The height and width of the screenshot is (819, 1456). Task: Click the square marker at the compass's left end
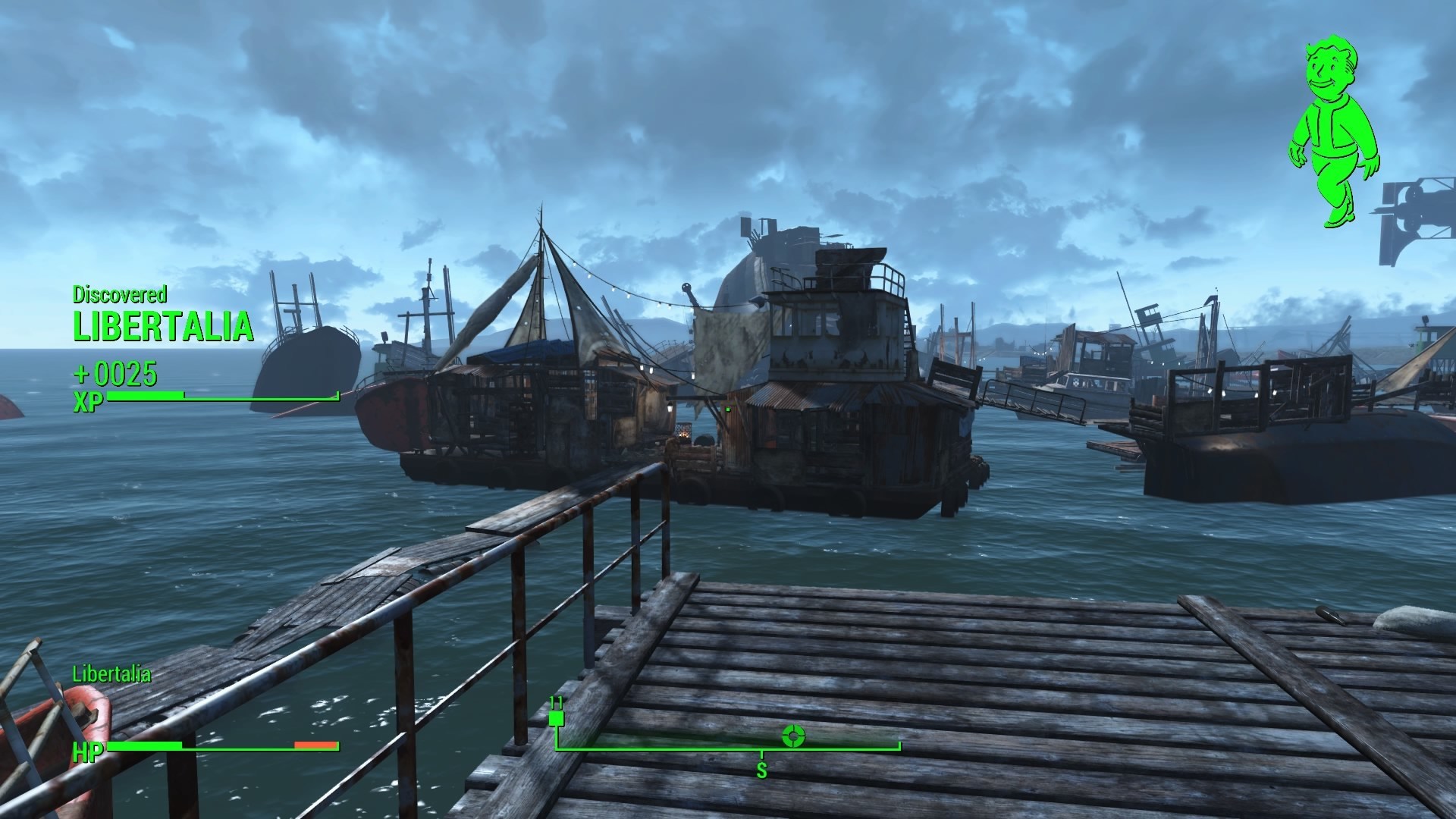click(x=557, y=717)
